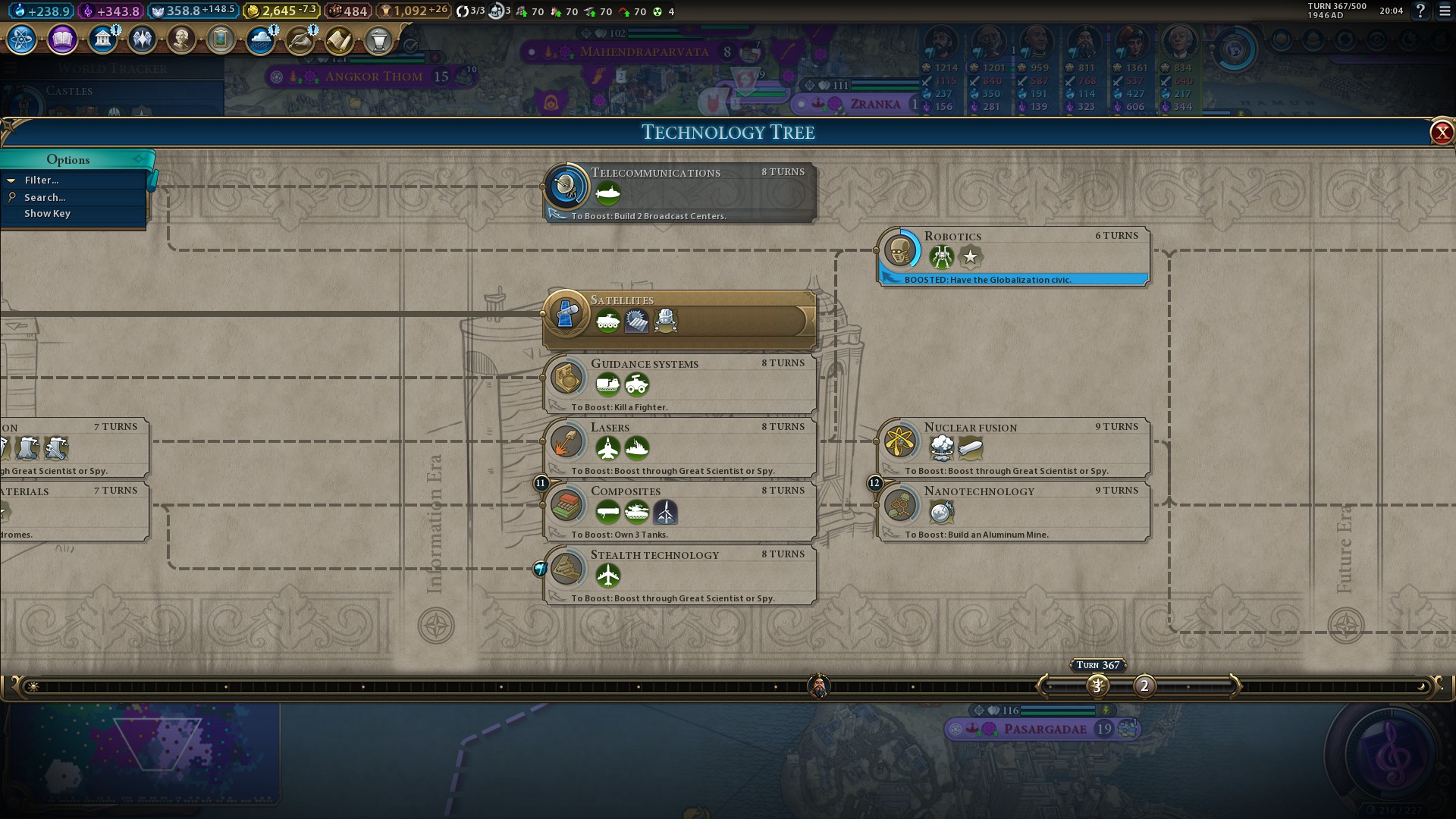
Task: Click the Search field in Options
Action: pos(45,198)
